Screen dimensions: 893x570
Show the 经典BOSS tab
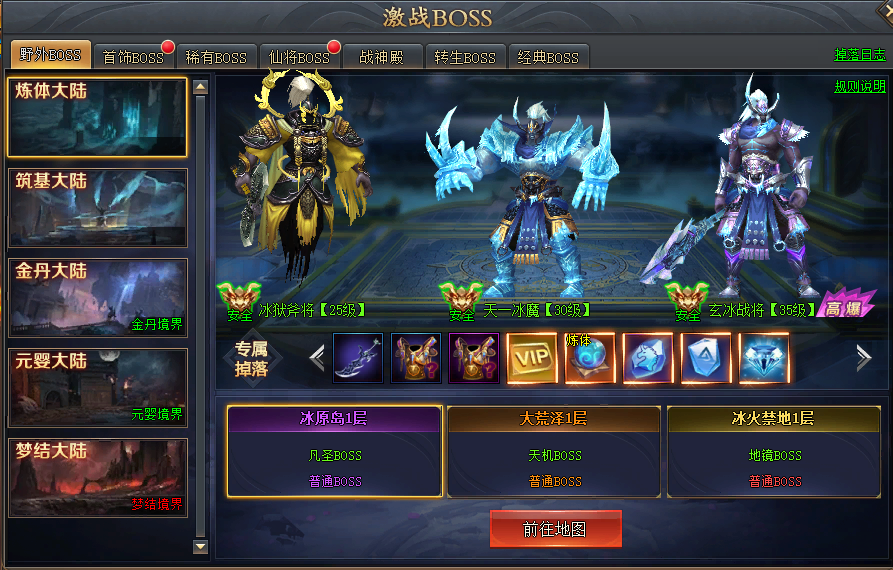click(548, 57)
